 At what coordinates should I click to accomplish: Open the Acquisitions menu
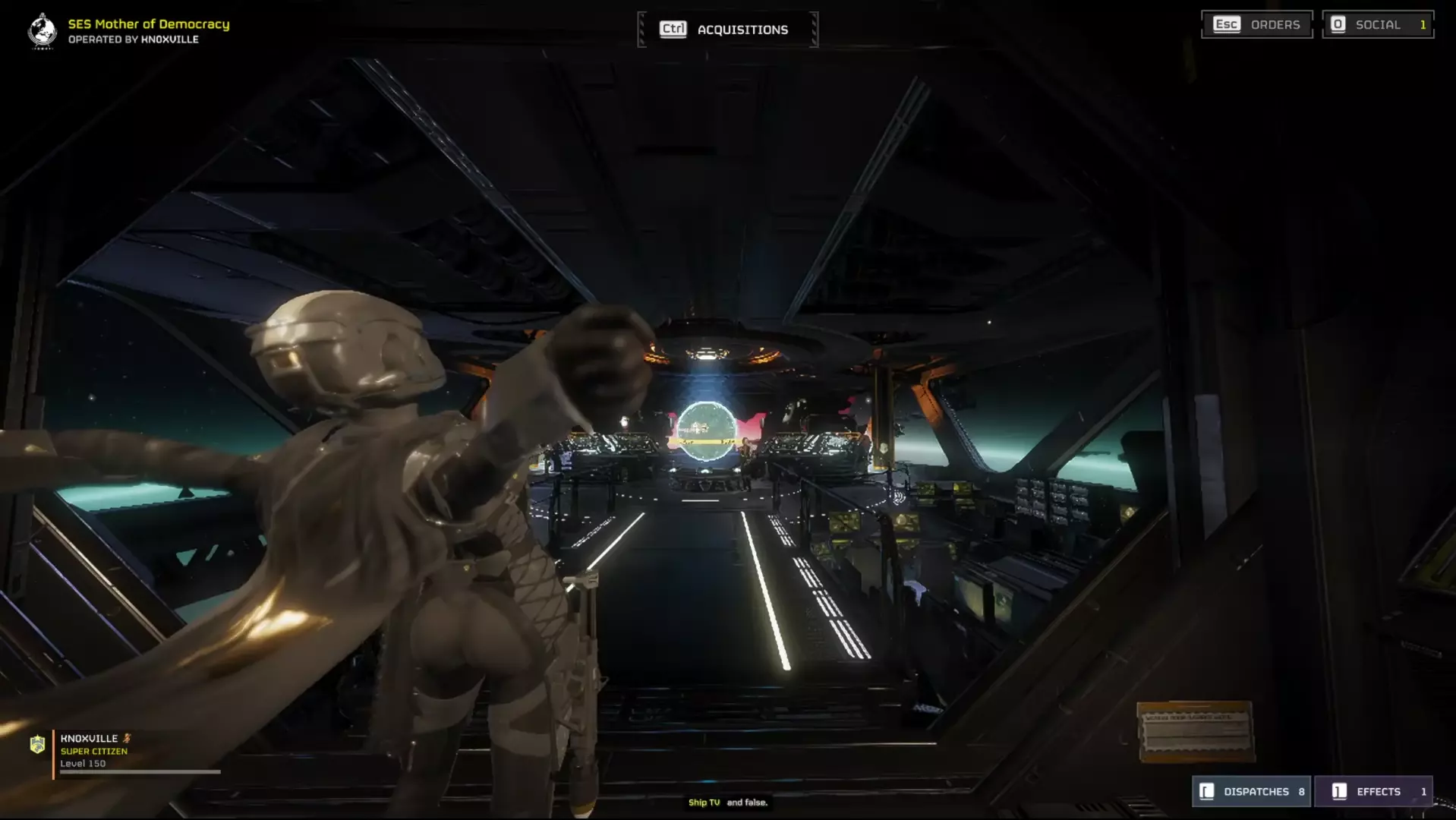coord(727,30)
